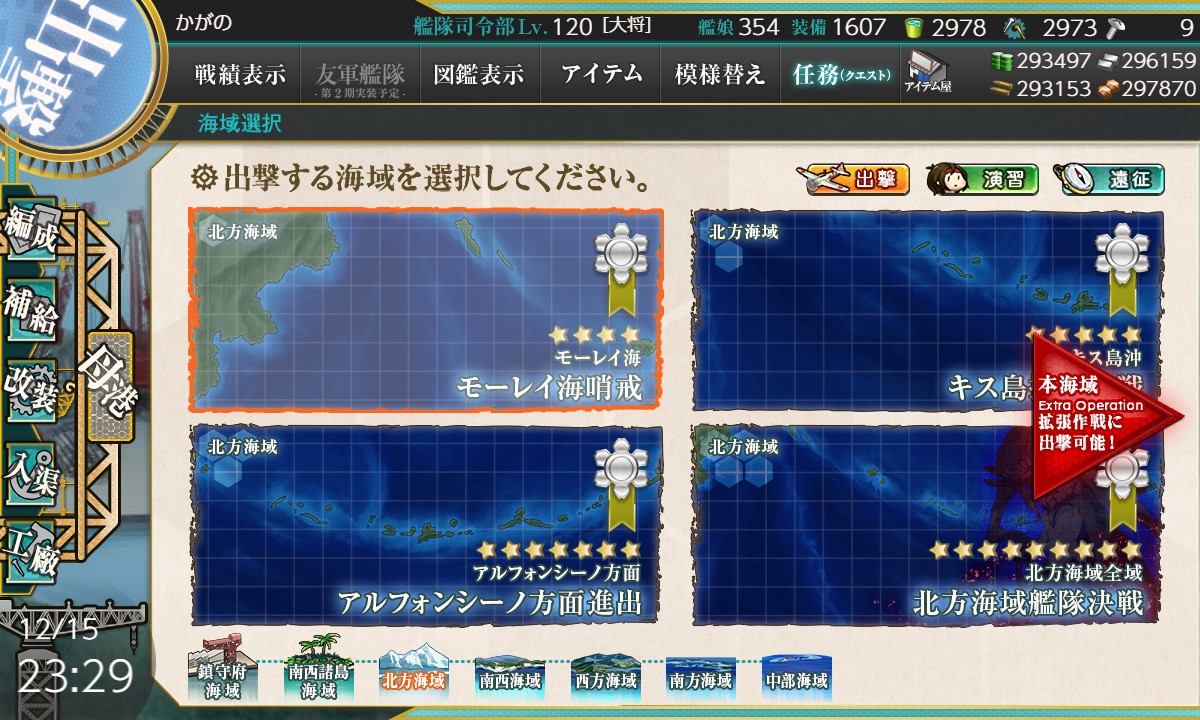This screenshot has height=720, width=1200.
Task: Switch to 演習 practice mode
Action: 982,180
